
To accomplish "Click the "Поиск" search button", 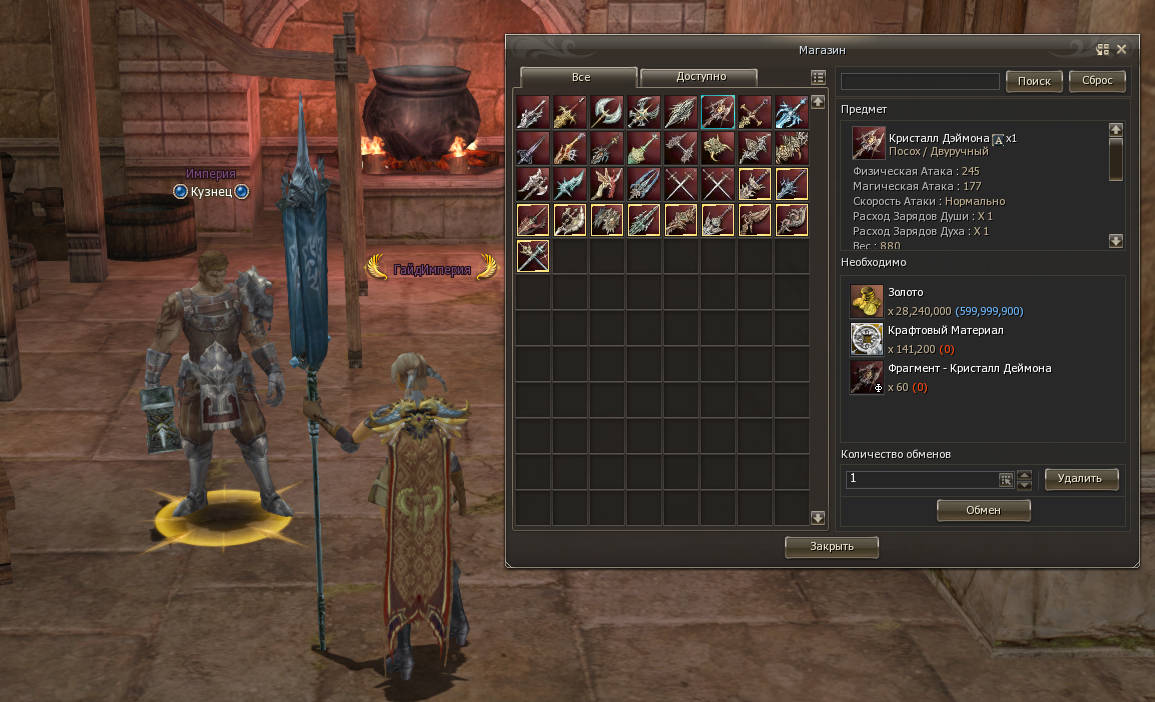I will click(1034, 81).
